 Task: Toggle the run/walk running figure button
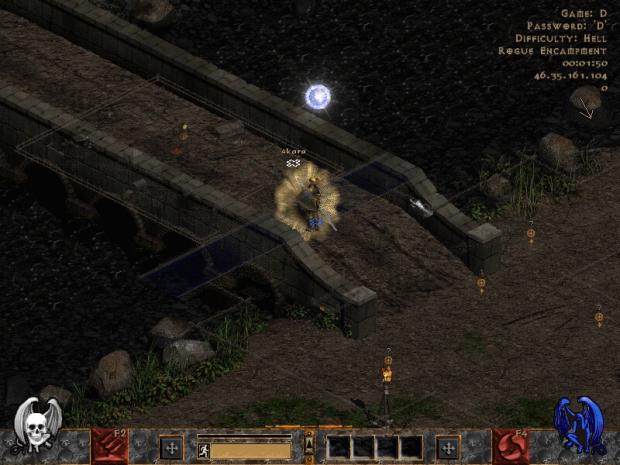(x=203, y=451)
